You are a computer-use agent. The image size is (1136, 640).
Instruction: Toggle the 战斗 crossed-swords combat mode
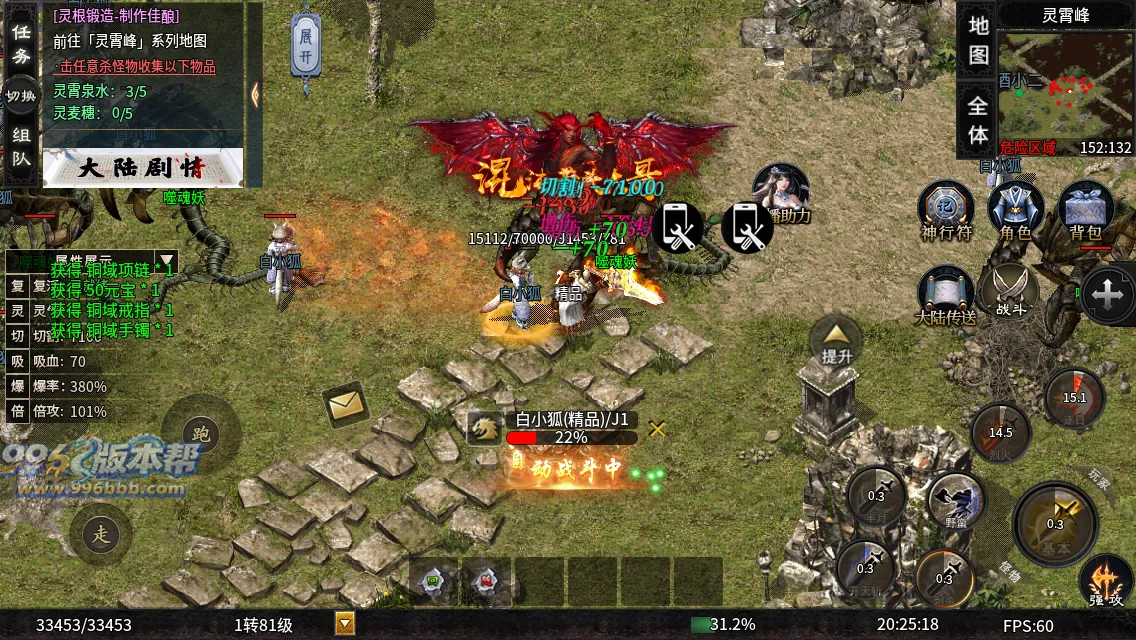1010,293
